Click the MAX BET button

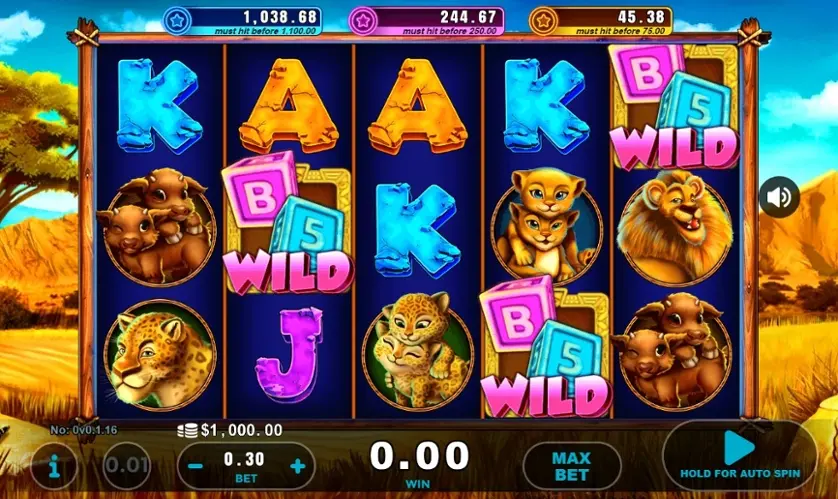point(571,466)
